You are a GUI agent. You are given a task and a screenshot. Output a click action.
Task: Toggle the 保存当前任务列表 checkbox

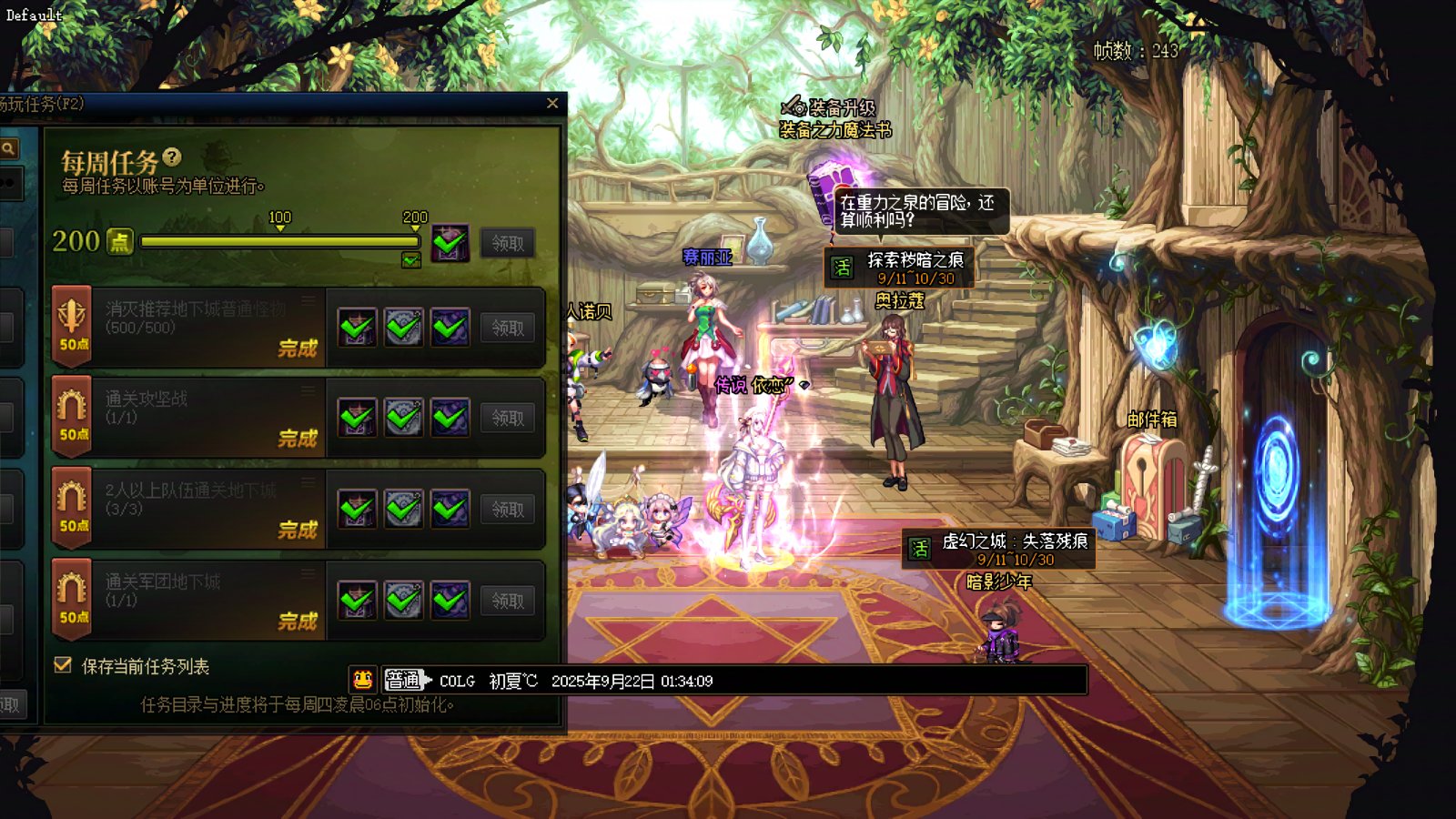coord(63,665)
